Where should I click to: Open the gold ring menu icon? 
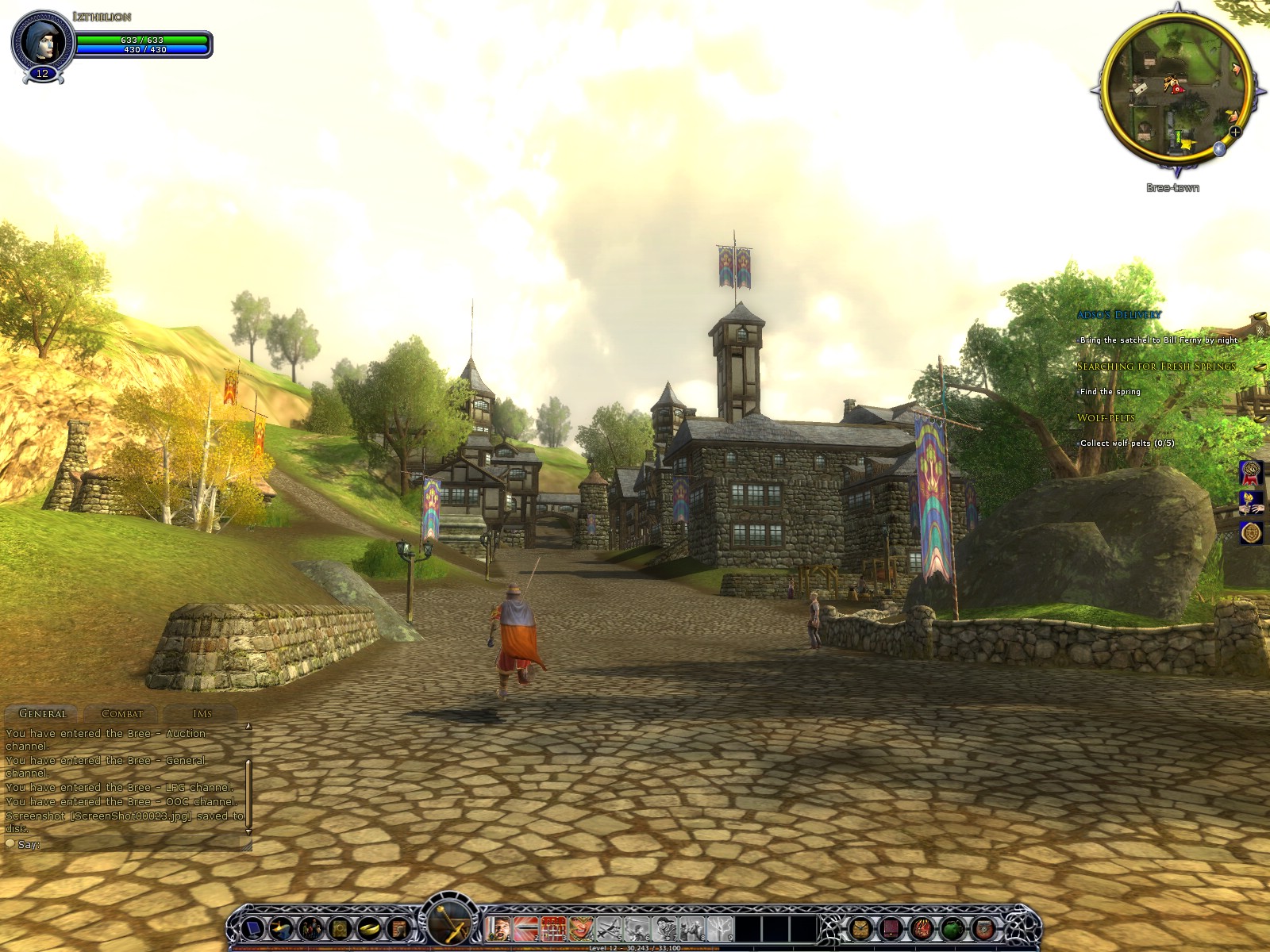369,927
